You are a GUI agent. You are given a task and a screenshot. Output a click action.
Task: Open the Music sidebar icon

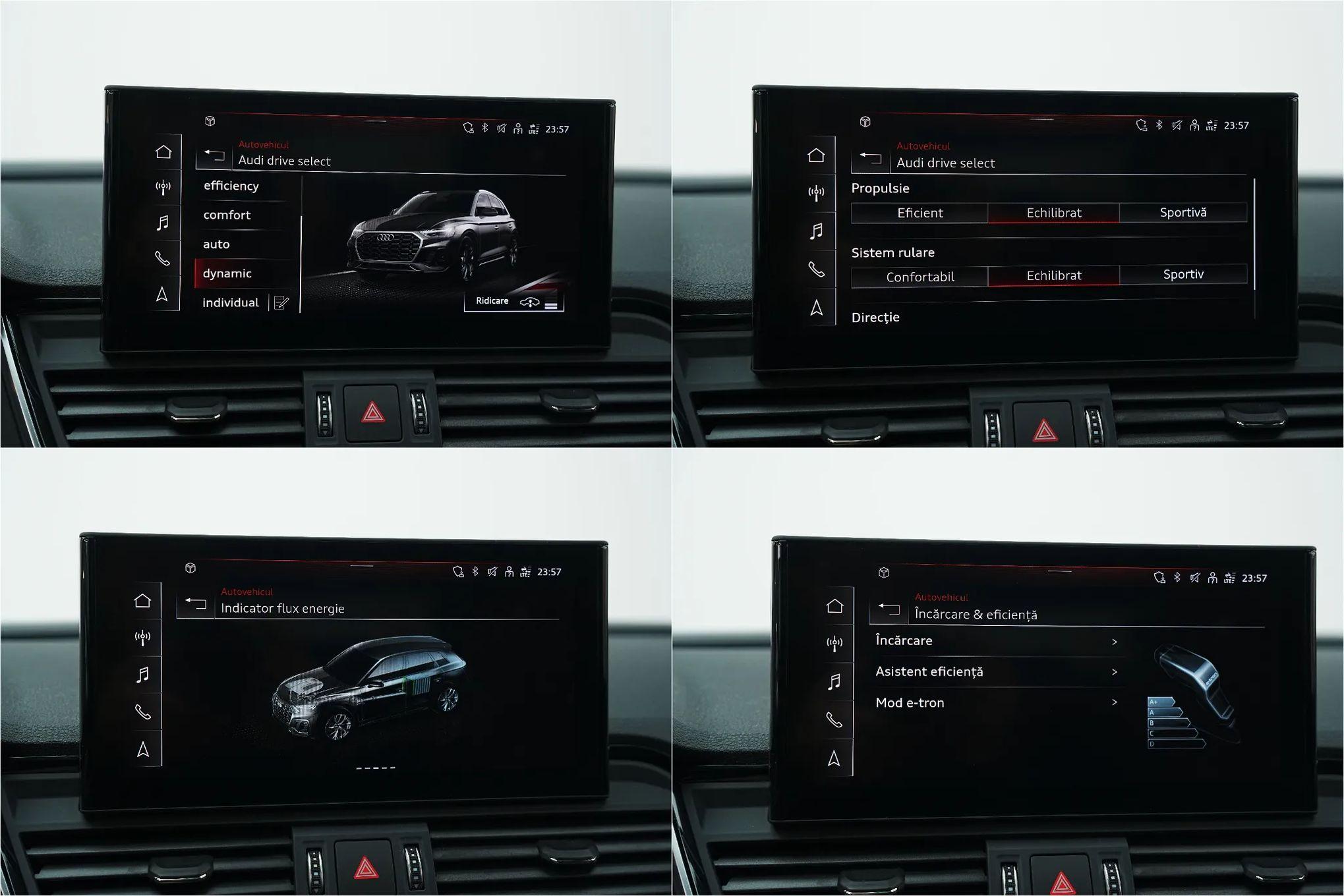point(163,222)
